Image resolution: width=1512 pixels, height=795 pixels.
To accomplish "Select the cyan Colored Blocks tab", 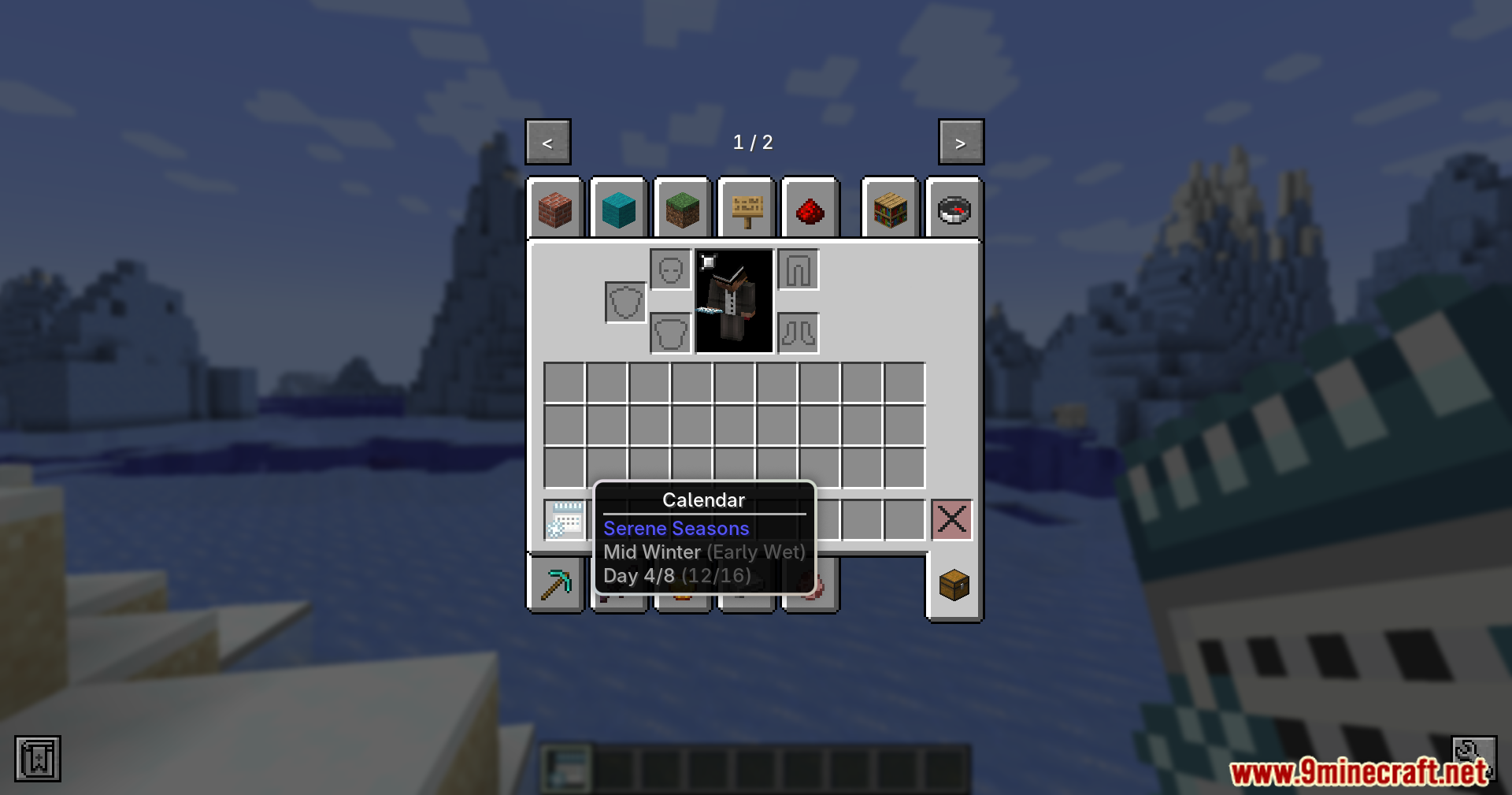I will point(619,209).
